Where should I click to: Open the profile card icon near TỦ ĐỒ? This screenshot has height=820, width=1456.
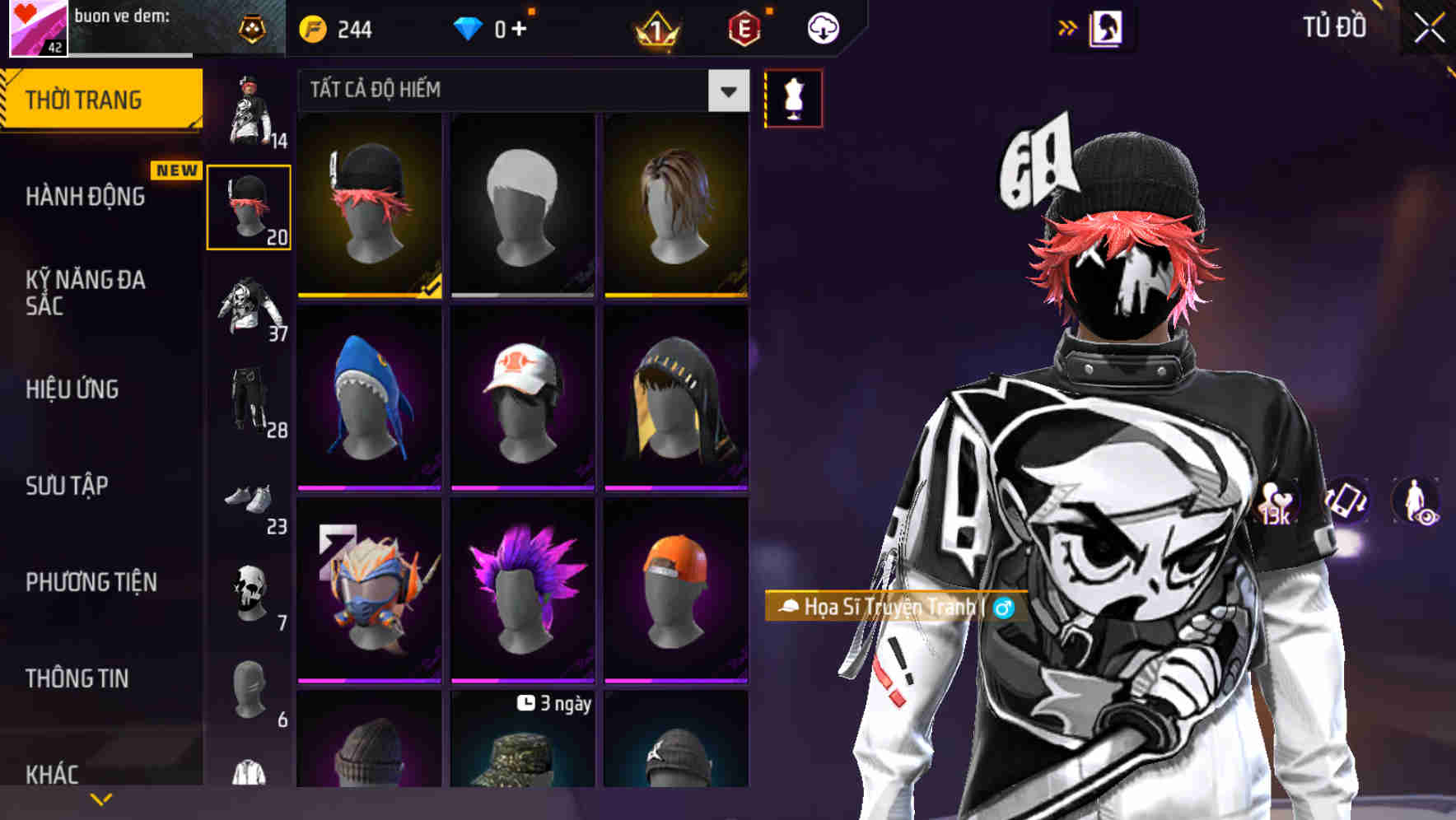pos(1106,26)
